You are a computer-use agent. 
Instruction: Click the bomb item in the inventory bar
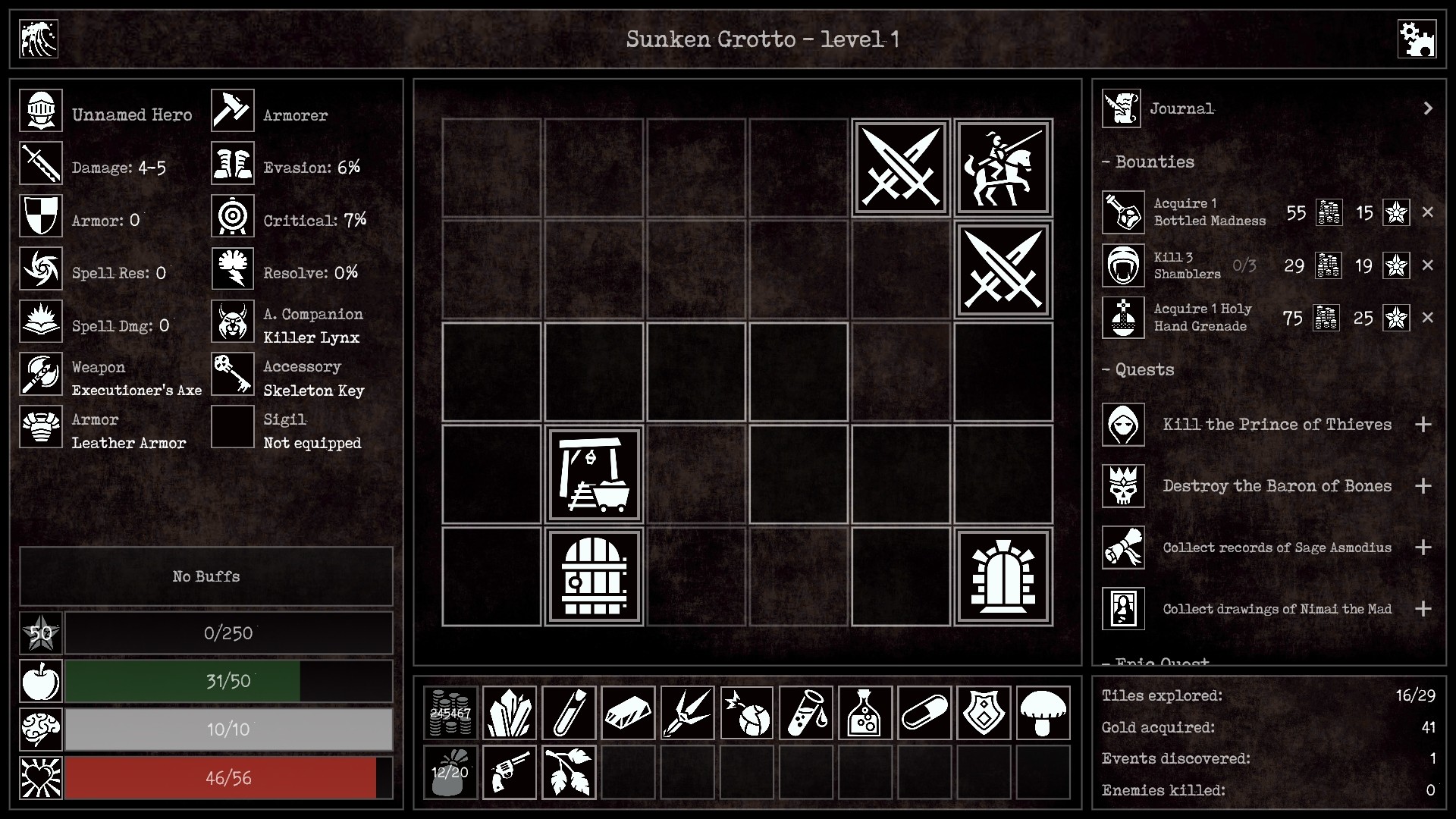coord(747,713)
